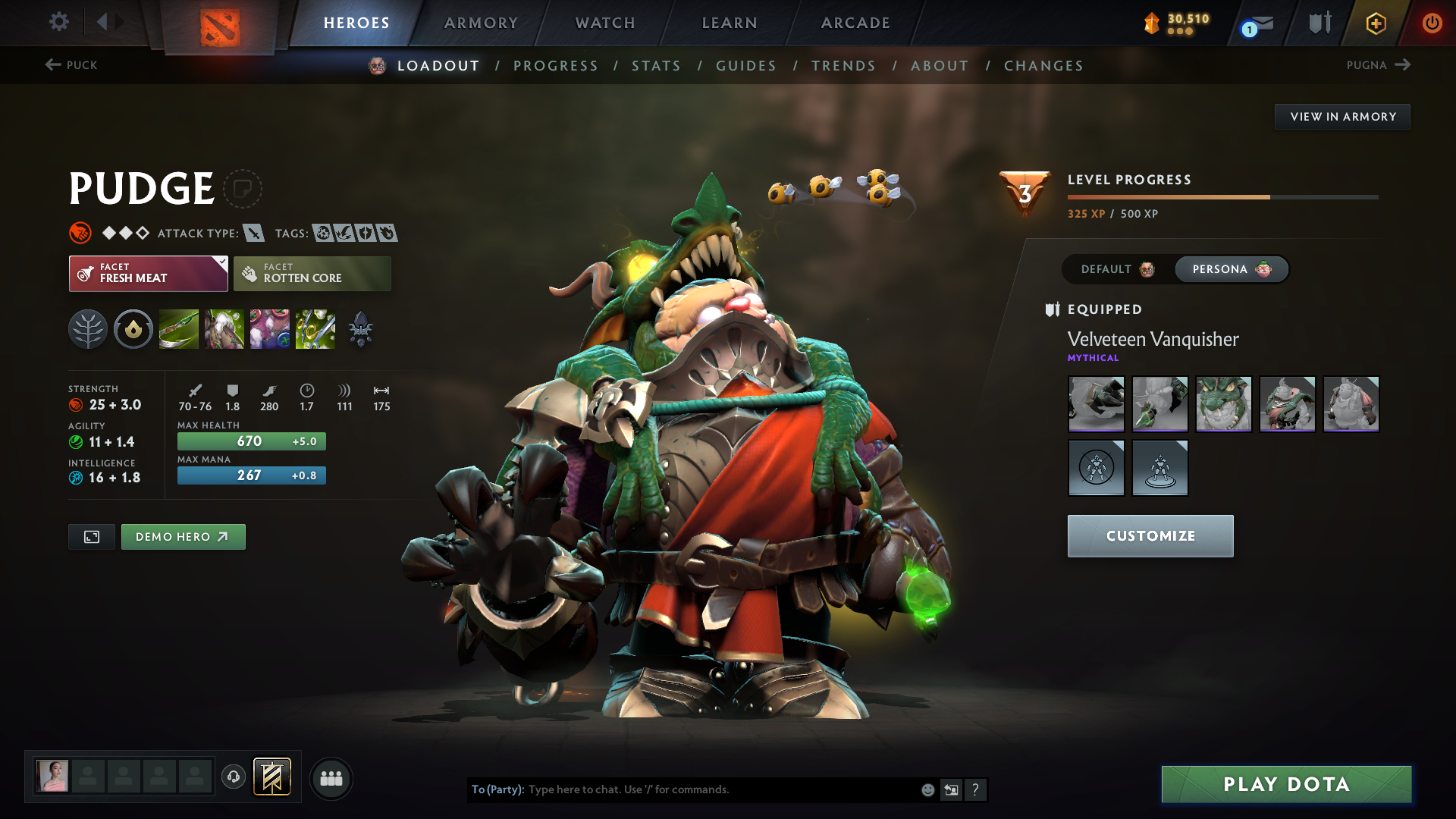The width and height of the screenshot is (1456, 819).
Task: Select the Rot ability icon
Action: tap(224, 329)
